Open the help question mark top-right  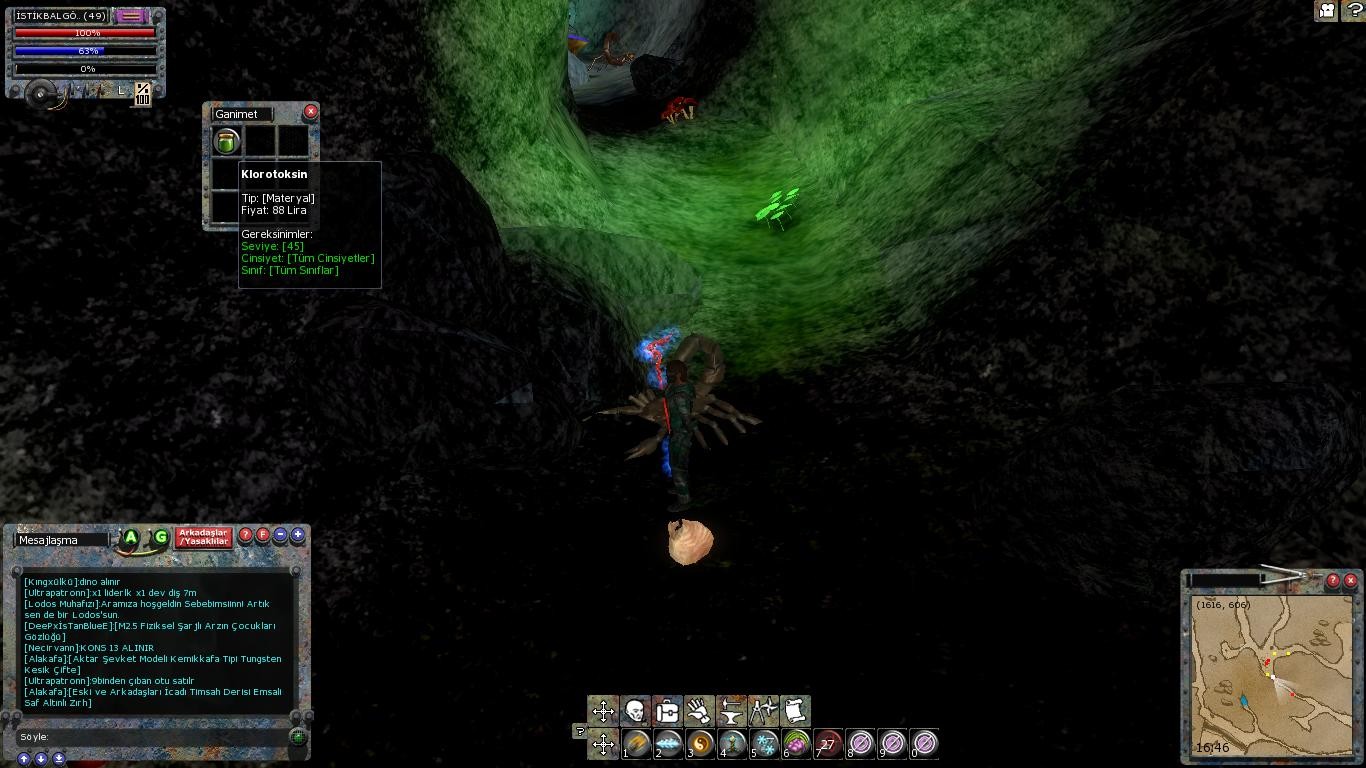pyautogui.click(x=1352, y=11)
